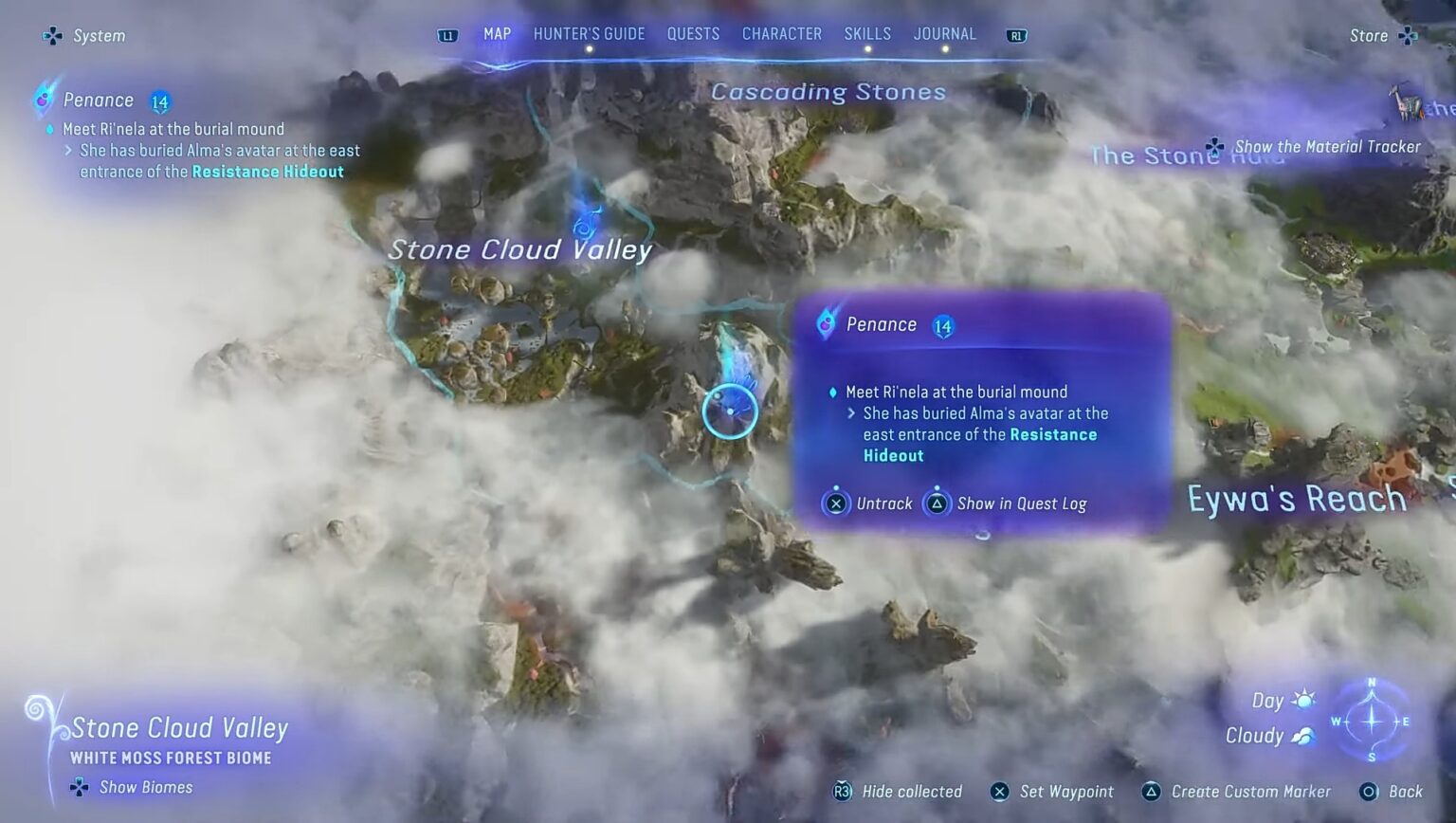Click the Day sun icon
This screenshot has width=1456, height=823.
click(1305, 699)
